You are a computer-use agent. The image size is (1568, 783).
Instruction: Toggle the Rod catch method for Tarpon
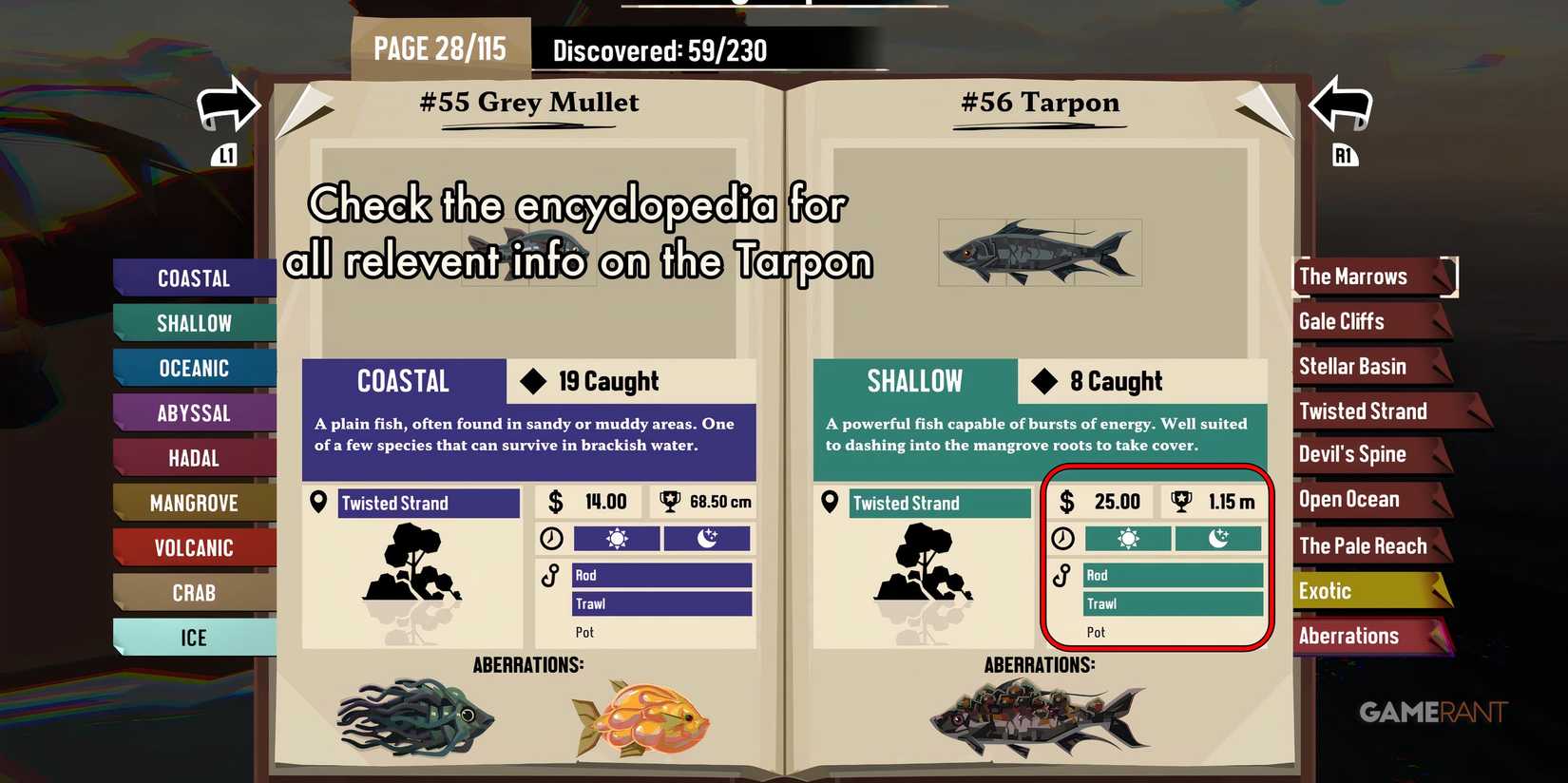pos(1174,575)
